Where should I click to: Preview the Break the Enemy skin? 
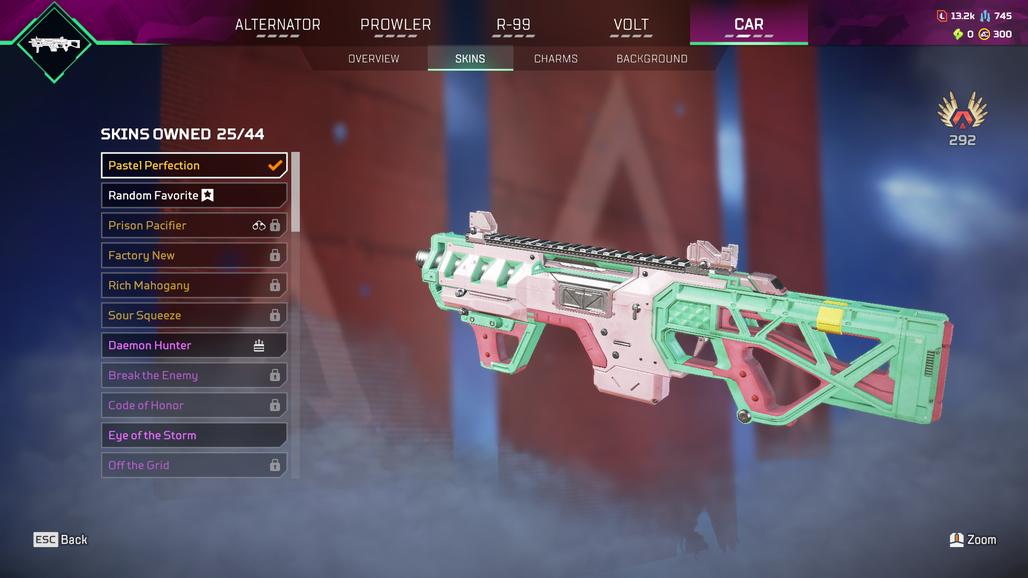(x=194, y=375)
